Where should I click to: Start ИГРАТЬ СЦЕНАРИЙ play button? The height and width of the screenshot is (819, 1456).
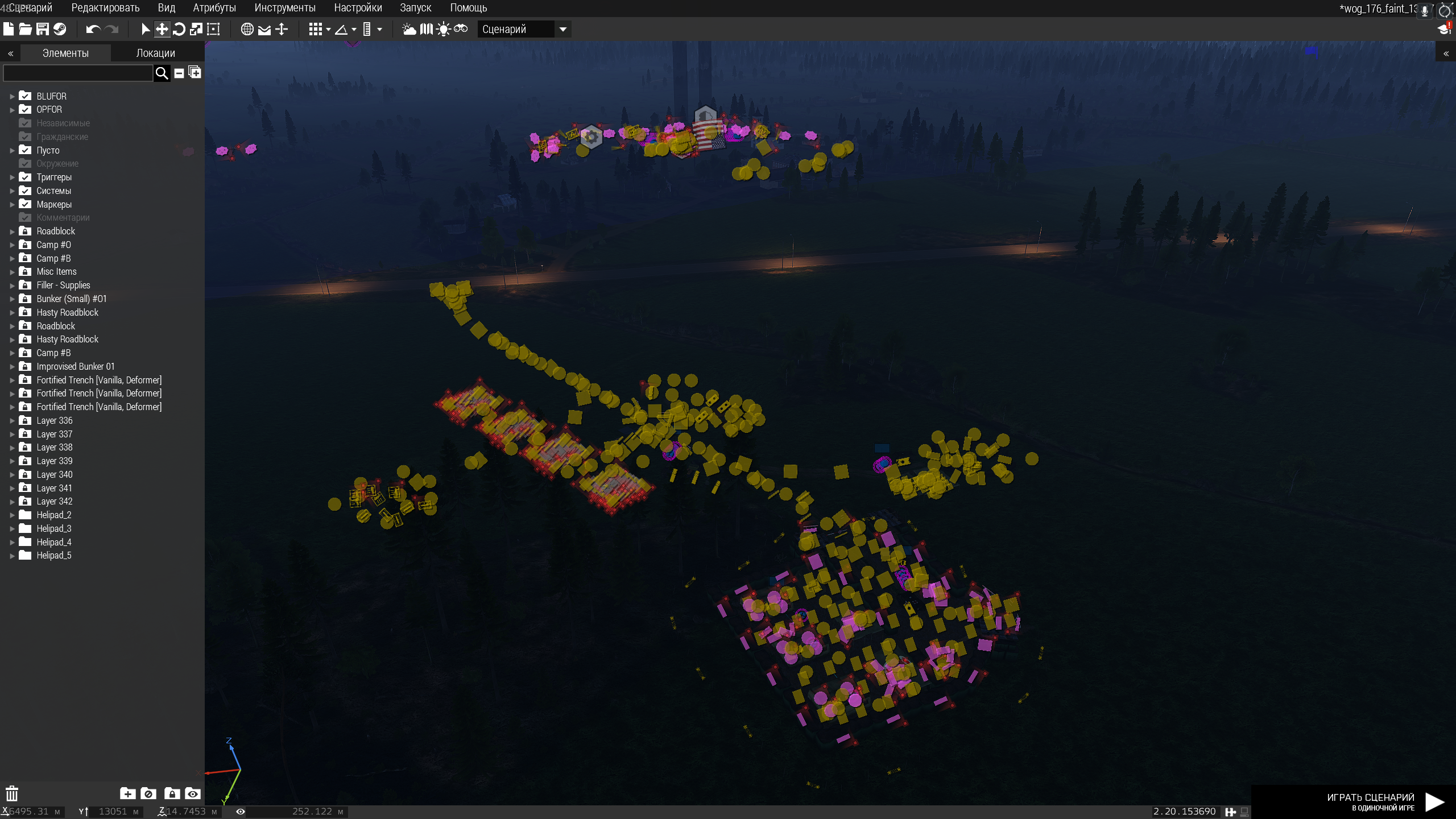tap(1434, 802)
